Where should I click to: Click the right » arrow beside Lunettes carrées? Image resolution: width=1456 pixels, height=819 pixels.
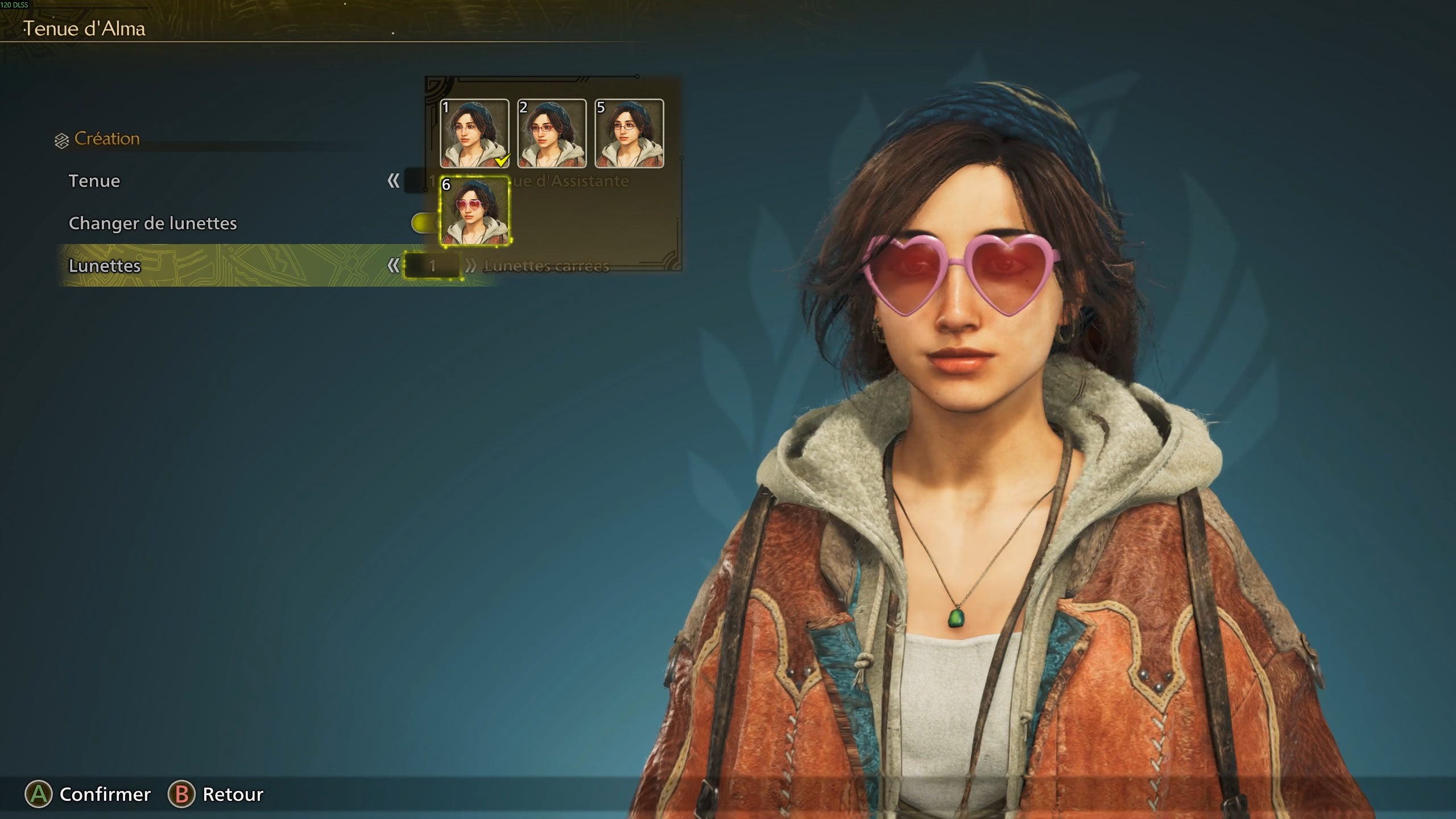pyautogui.click(x=470, y=266)
